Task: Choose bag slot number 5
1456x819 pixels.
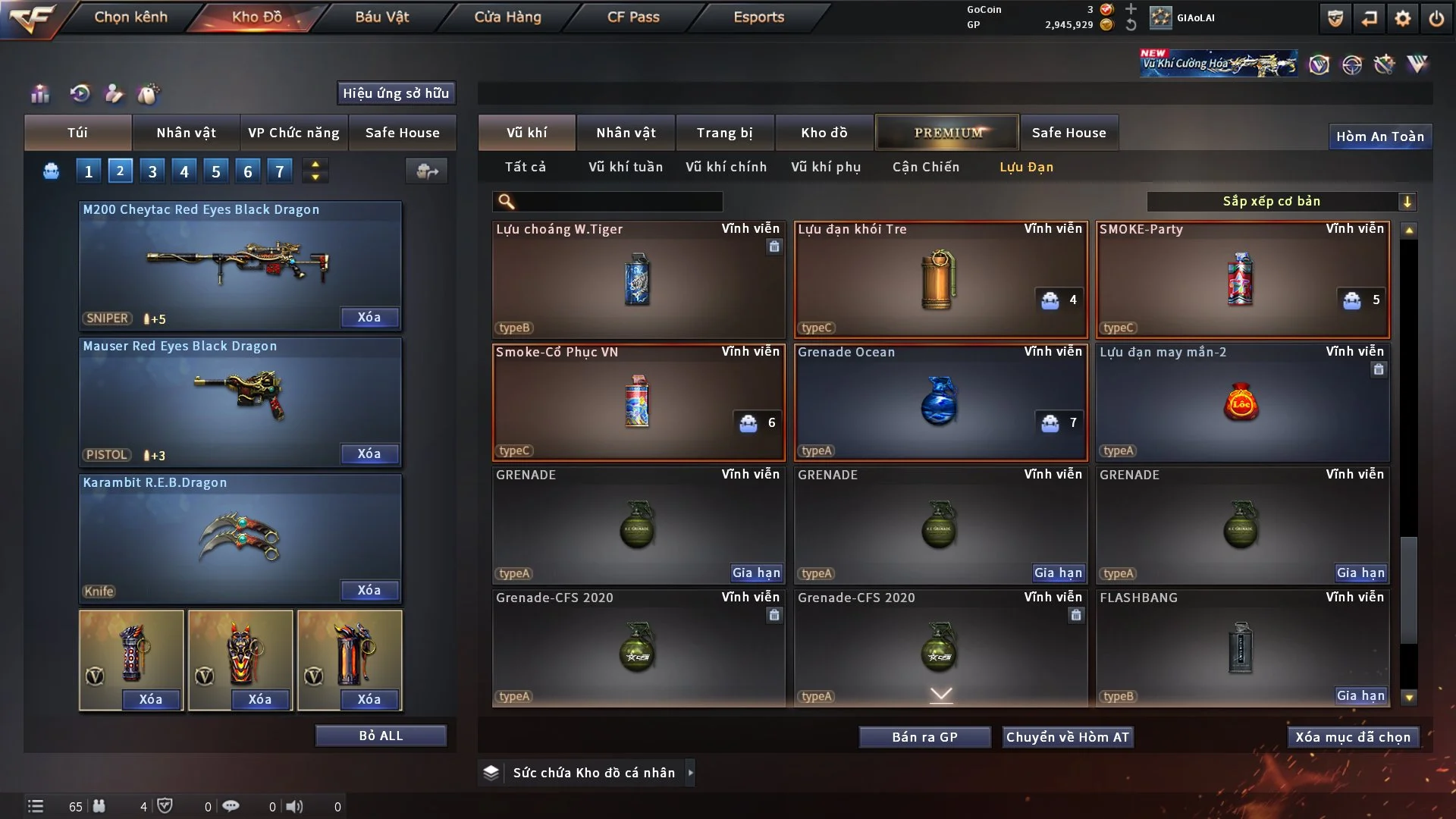Action: 216,171
